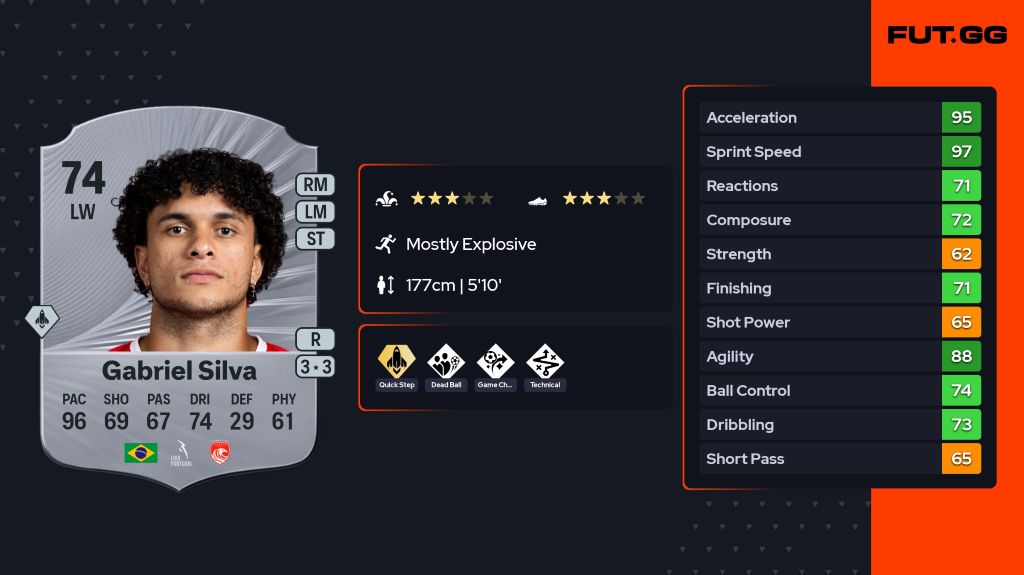The height and width of the screenshot is (575, 1024).
Task: Select the Short Pass stat row
Action: pyautogui.click(x=840, y=459)
